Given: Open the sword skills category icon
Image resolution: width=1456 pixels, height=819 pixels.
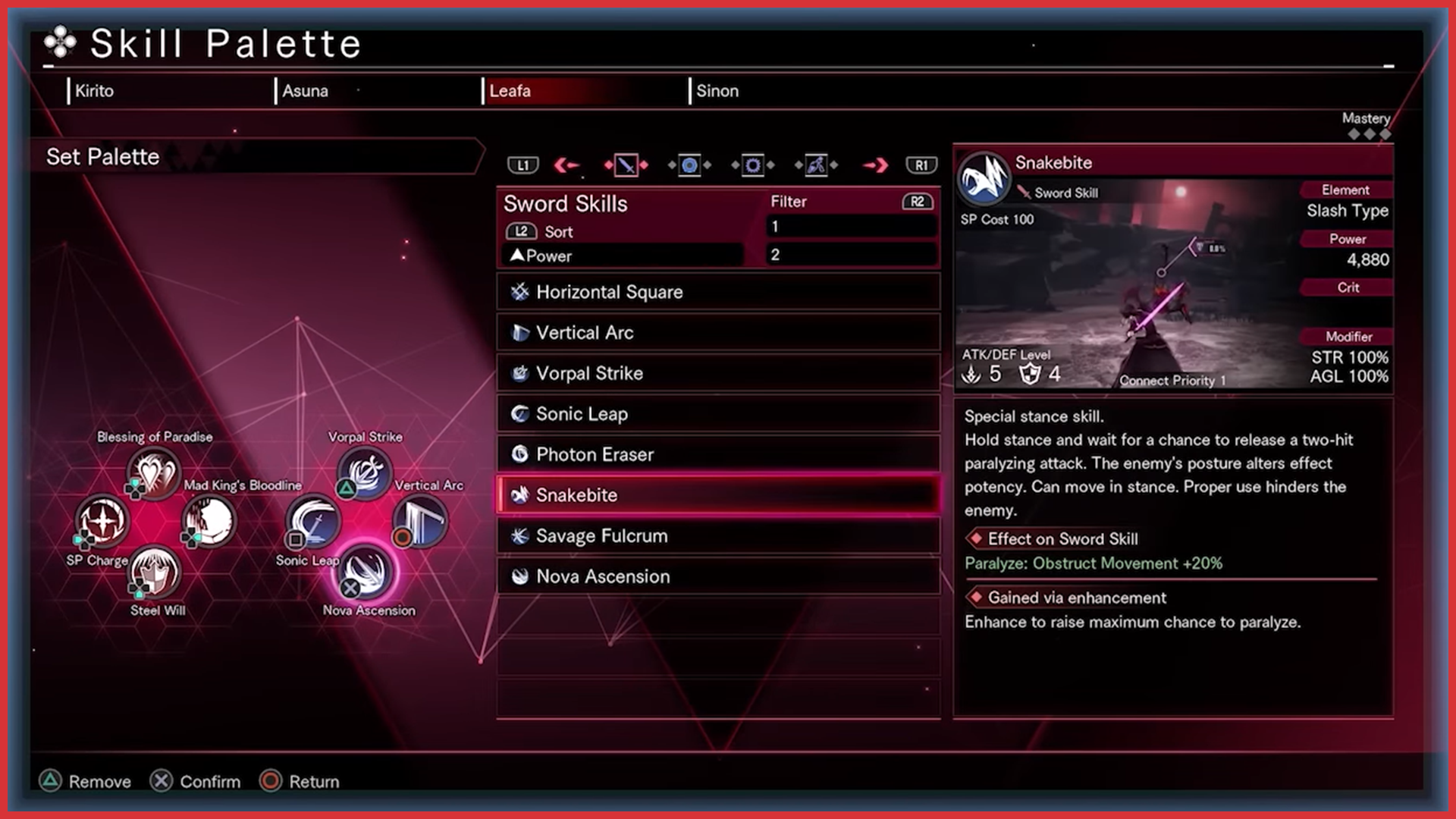Looking at the screenshot, I should pyautogui.click(x=626, y=165).
